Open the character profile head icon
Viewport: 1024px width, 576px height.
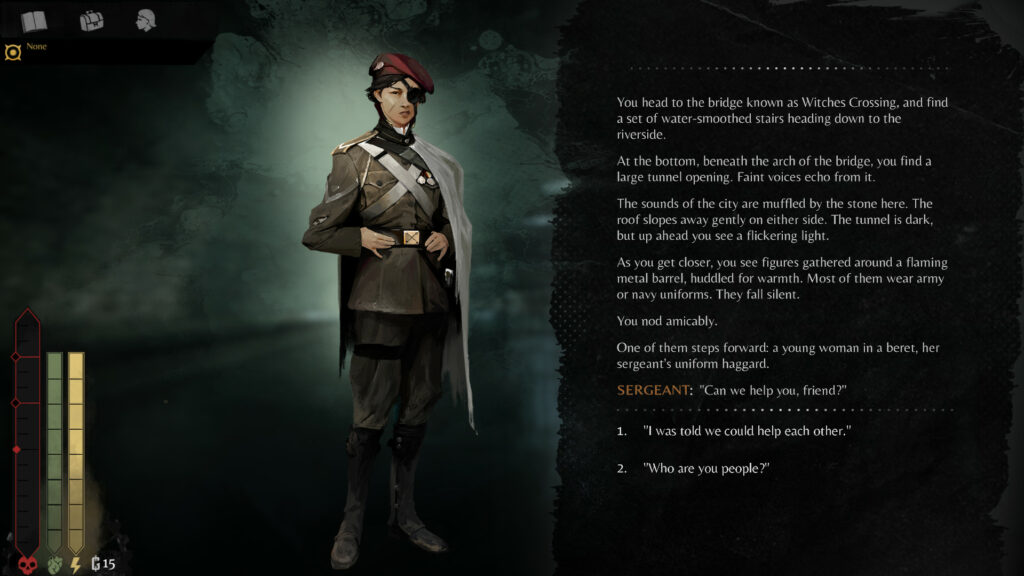[147, 20]
